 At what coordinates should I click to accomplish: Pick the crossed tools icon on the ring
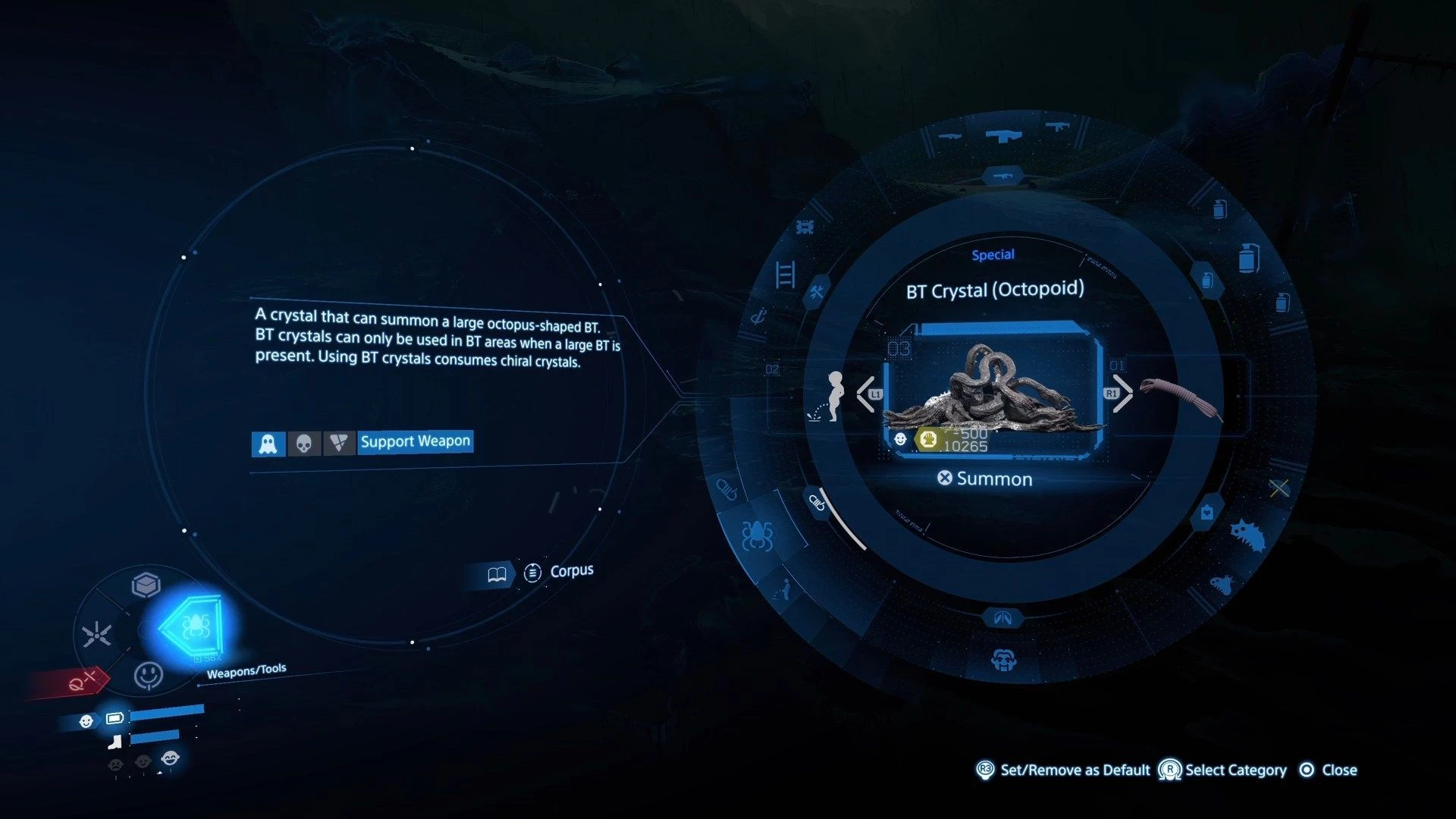coord(817,291)
